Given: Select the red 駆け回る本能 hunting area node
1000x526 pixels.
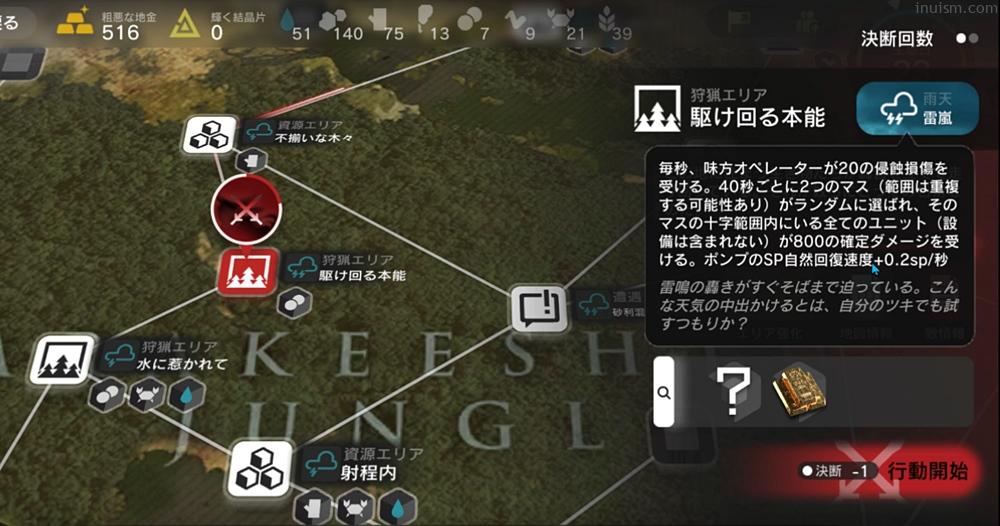Looking at the screenshot, I should tap(247, 272).
